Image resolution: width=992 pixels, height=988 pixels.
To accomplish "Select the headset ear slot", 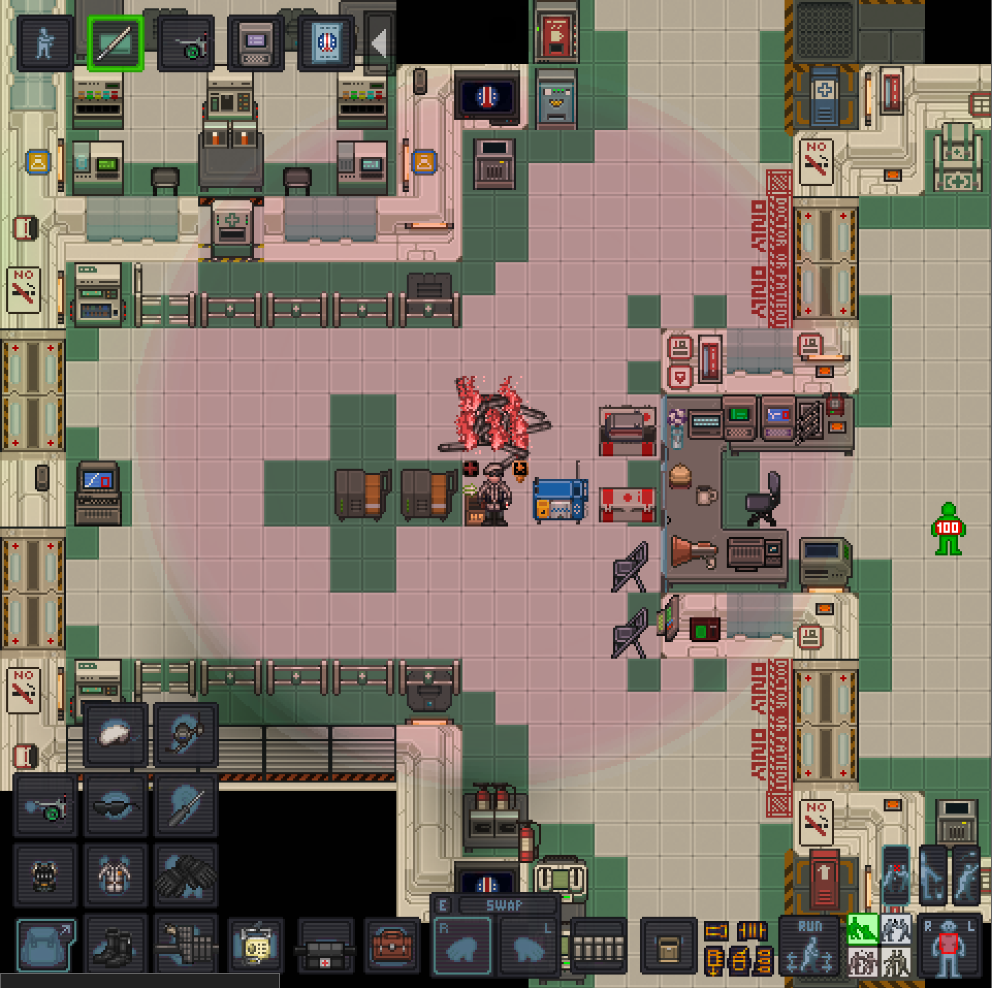I will coord(186,734).
